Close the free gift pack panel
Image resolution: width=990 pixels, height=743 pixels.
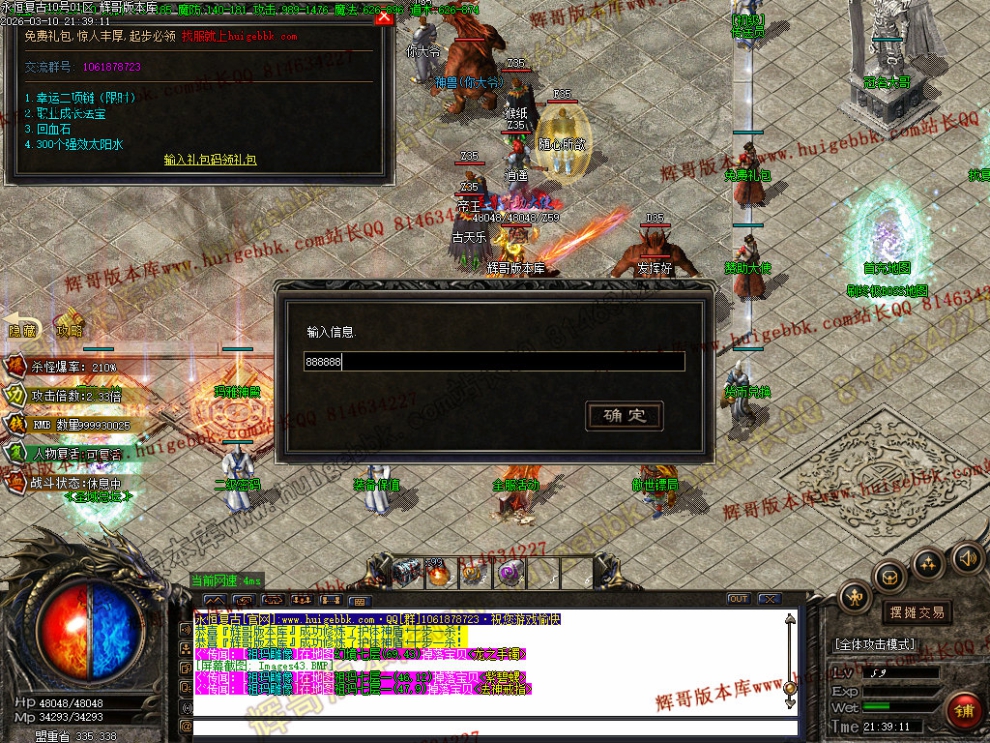(383, 18)
